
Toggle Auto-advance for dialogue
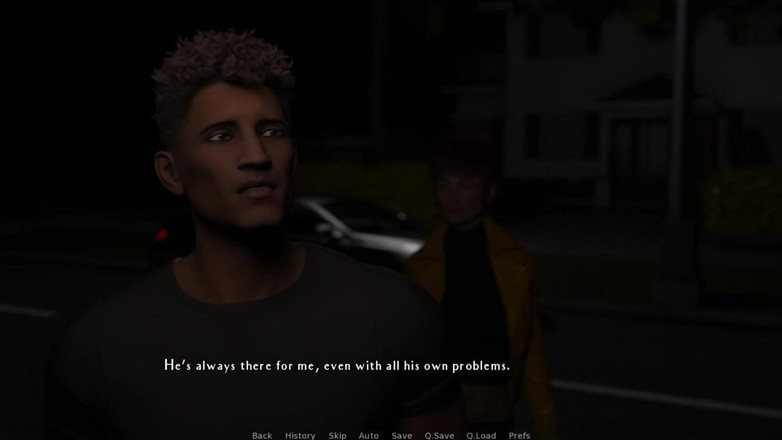click(x=369, y=435)
